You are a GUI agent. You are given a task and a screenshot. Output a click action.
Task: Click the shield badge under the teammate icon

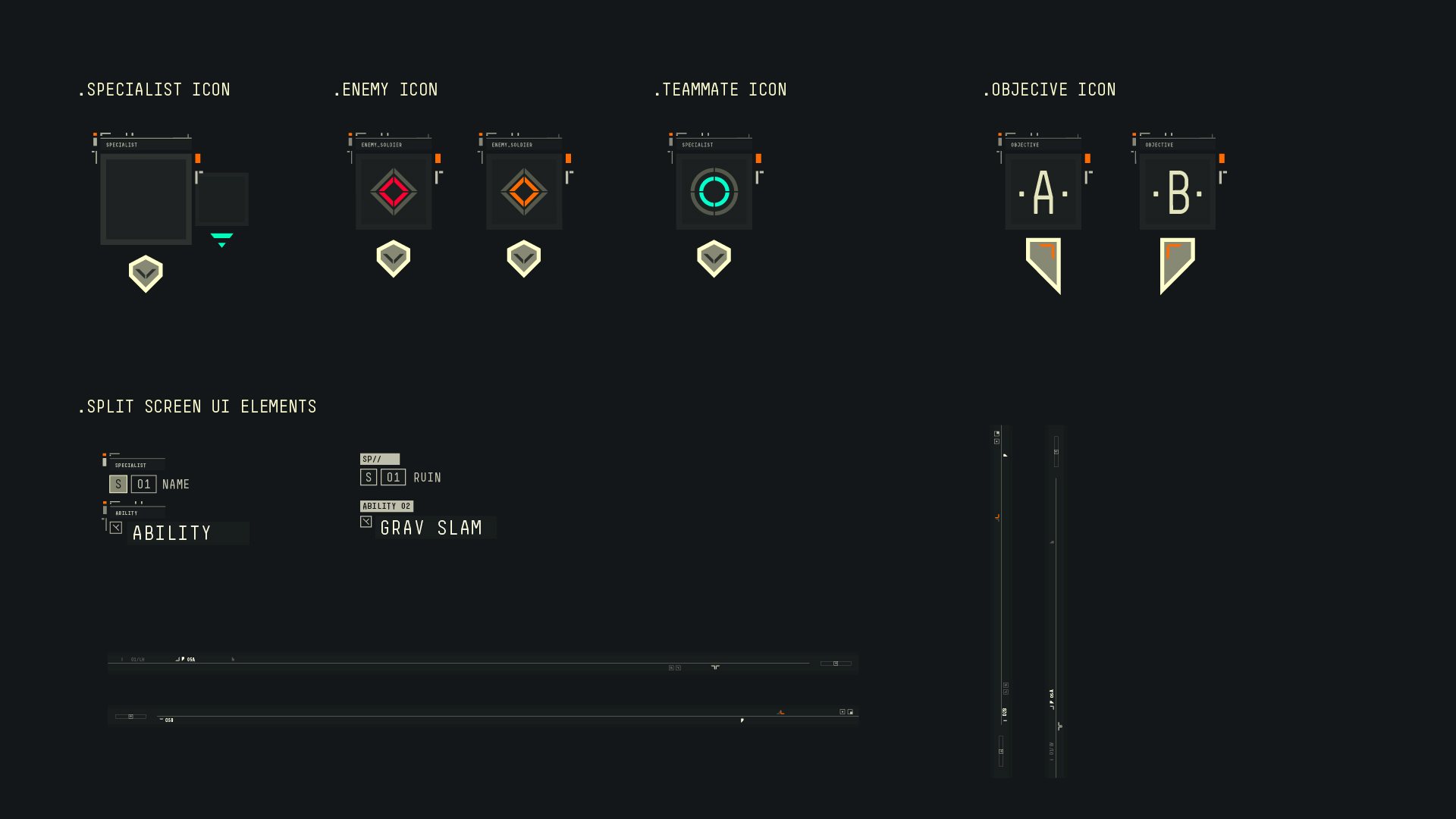pos(714,259)
